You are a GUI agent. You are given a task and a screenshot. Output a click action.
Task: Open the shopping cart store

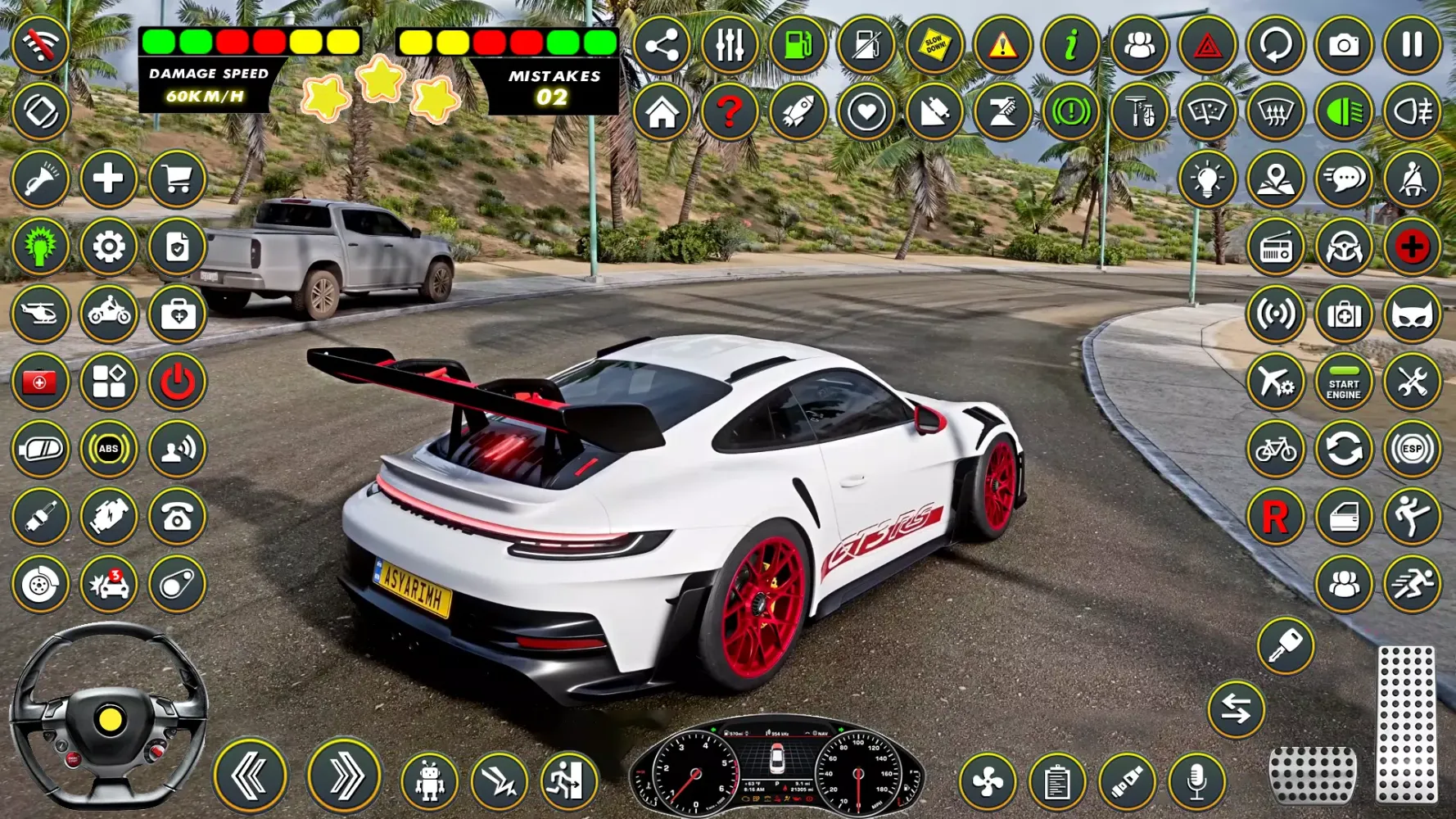click(x=177, y=179)
